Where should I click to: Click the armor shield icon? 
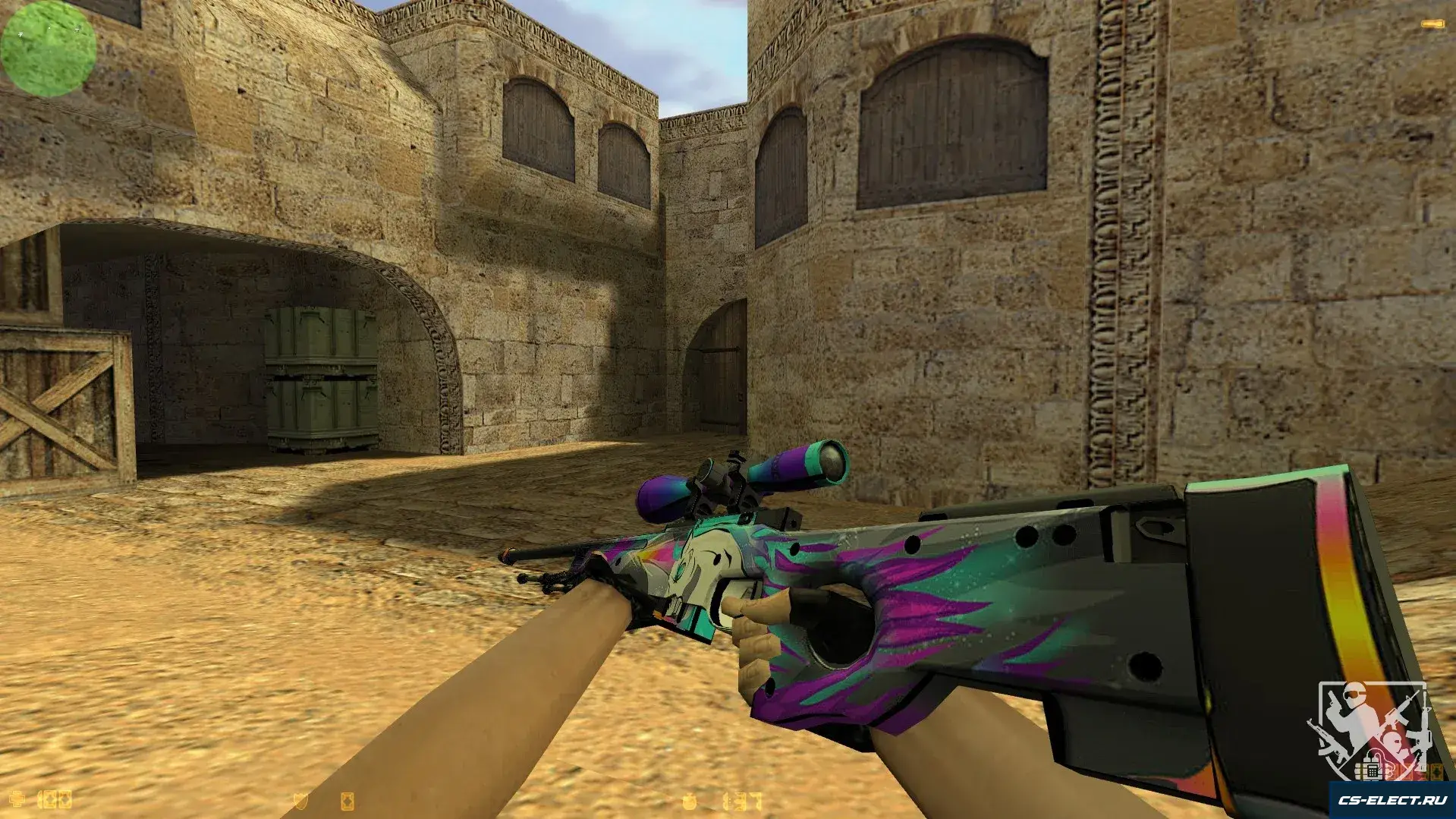300,801
